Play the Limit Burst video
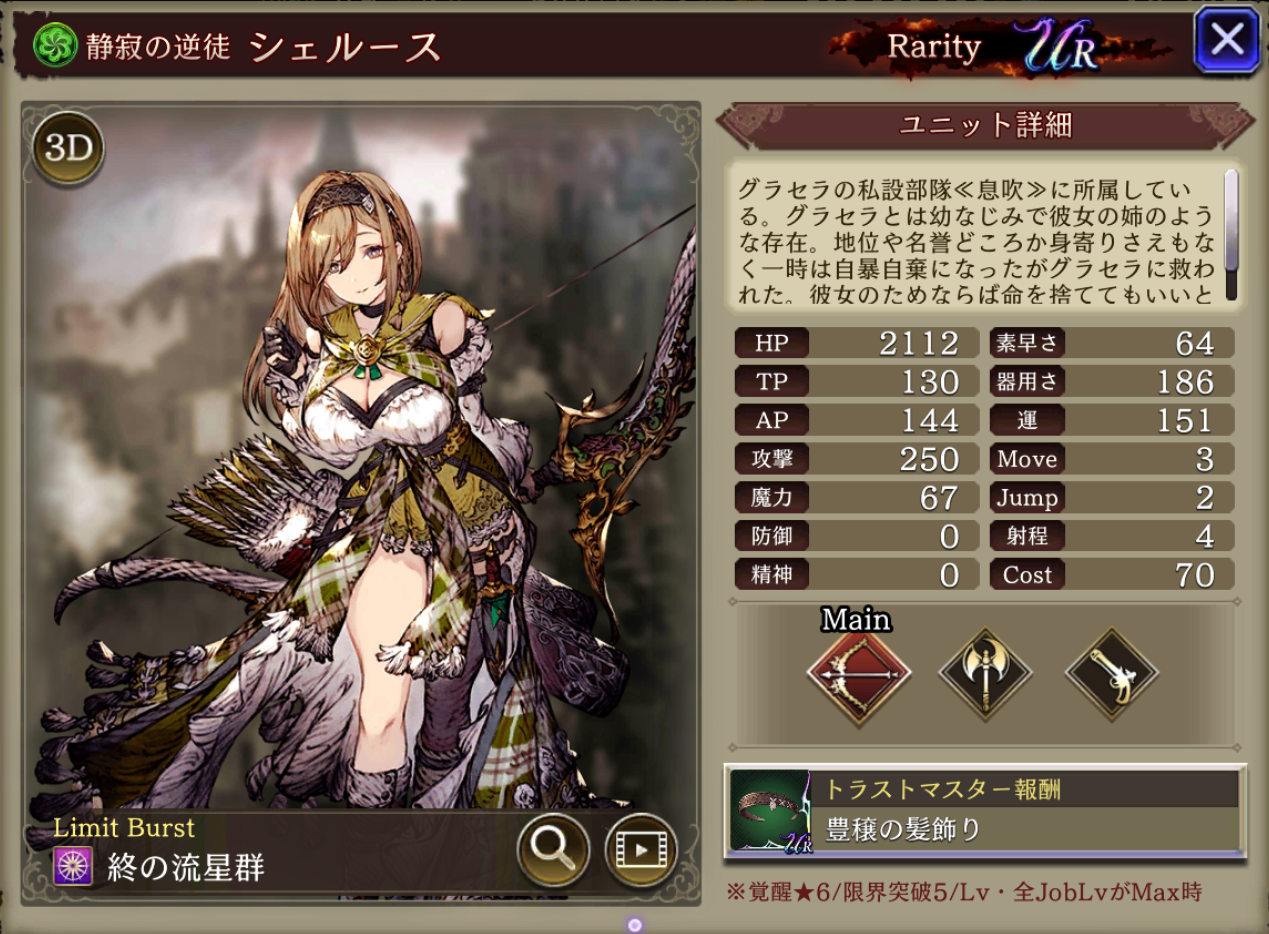1269x934 pixels. pos(641,850)
